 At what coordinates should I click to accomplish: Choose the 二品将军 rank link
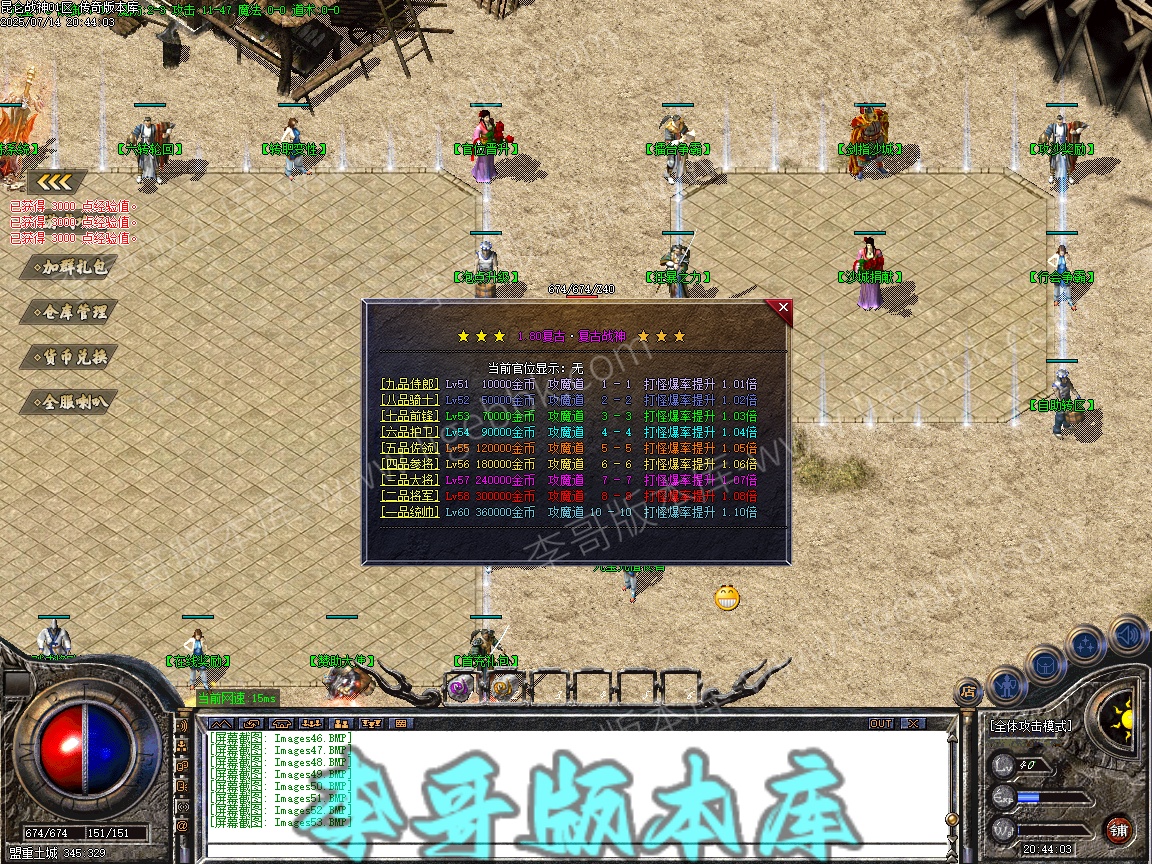point(410,496)
